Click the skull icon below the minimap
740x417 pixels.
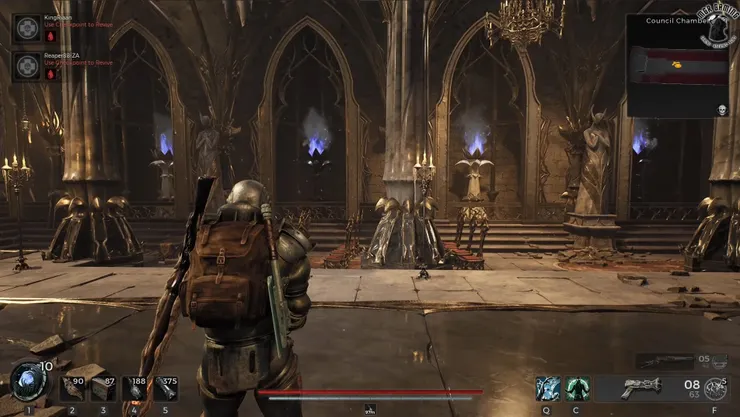(x=721, y=109)
